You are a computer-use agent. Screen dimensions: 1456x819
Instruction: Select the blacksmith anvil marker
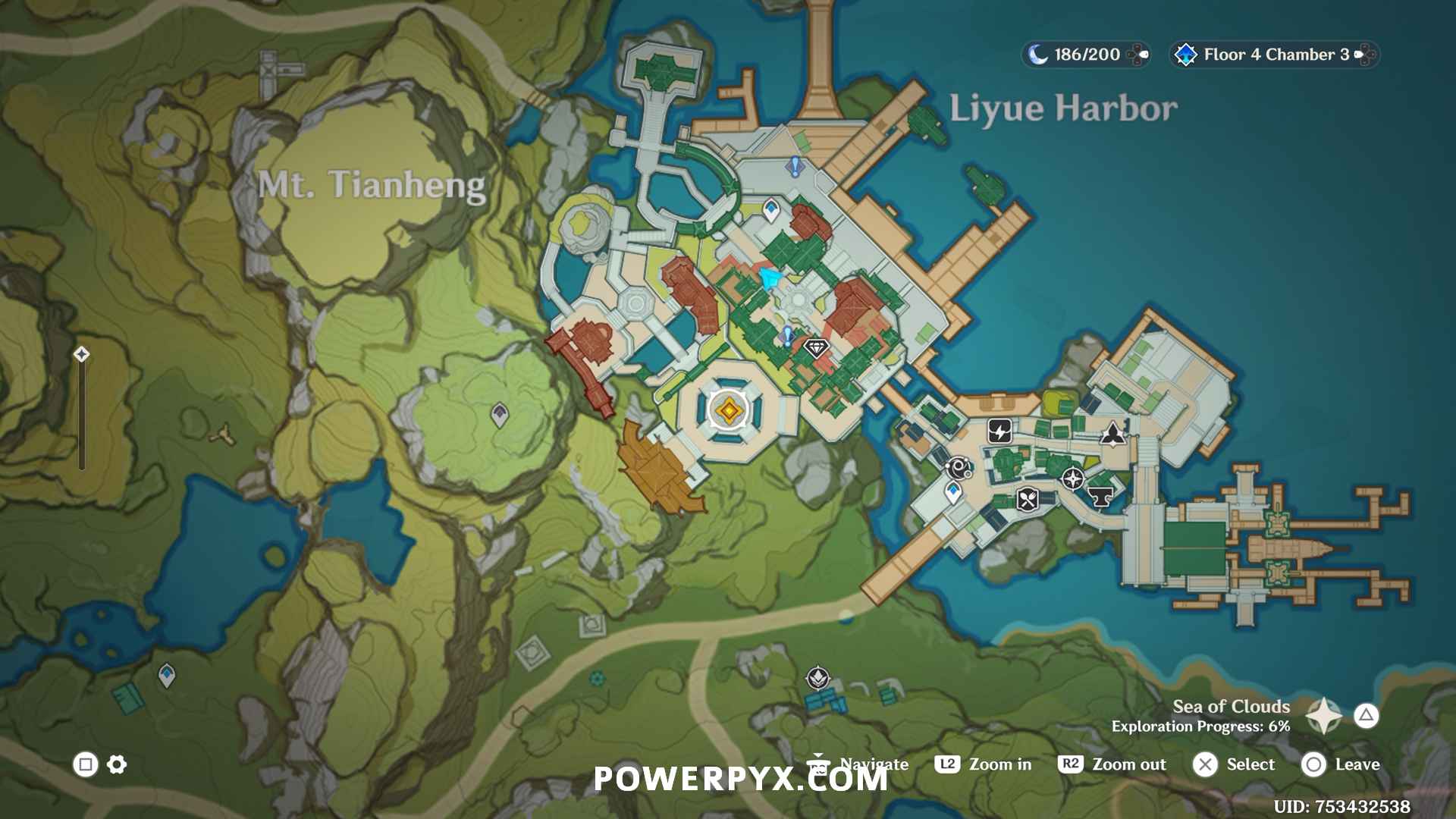1100,497
